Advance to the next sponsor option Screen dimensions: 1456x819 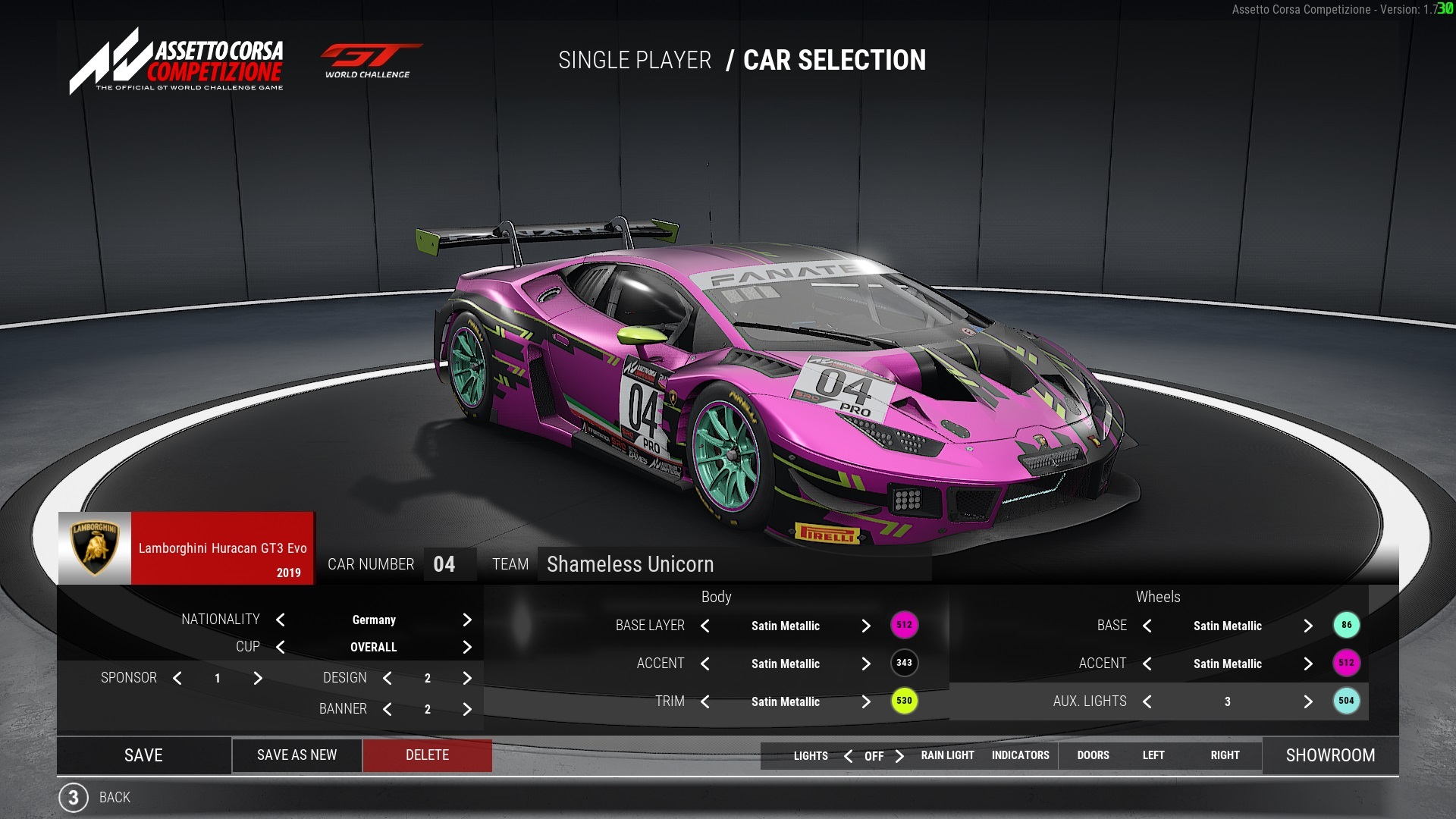[258, 679]
